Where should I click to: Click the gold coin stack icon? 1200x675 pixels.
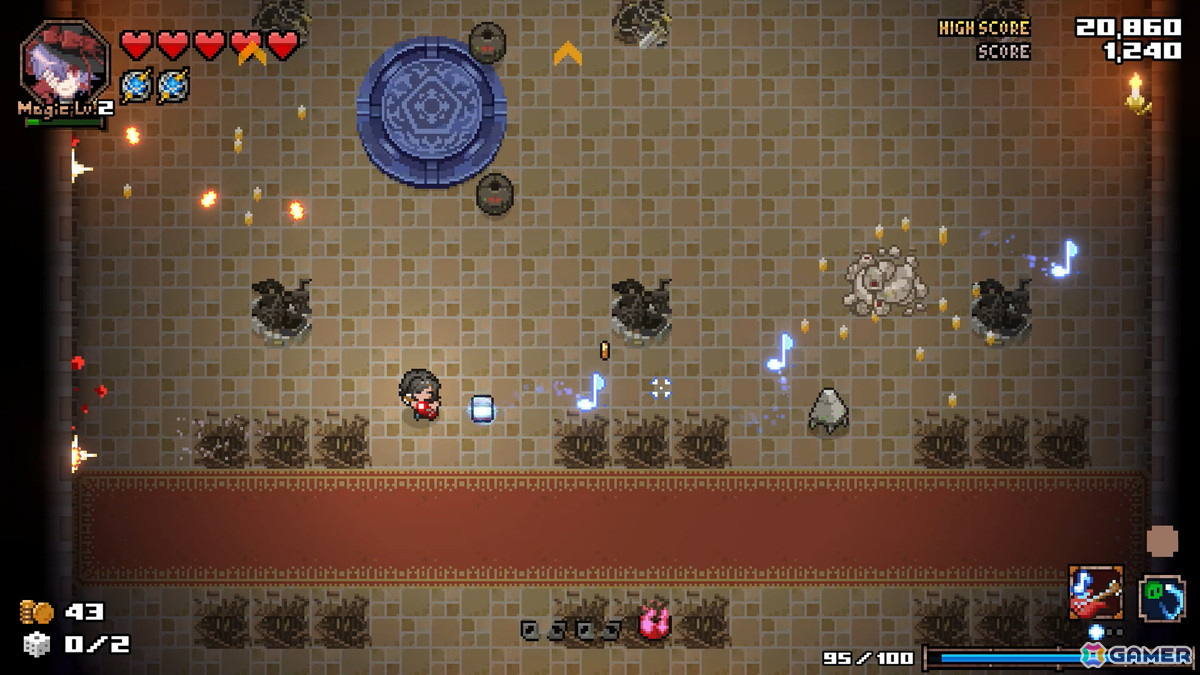[36, 611]
